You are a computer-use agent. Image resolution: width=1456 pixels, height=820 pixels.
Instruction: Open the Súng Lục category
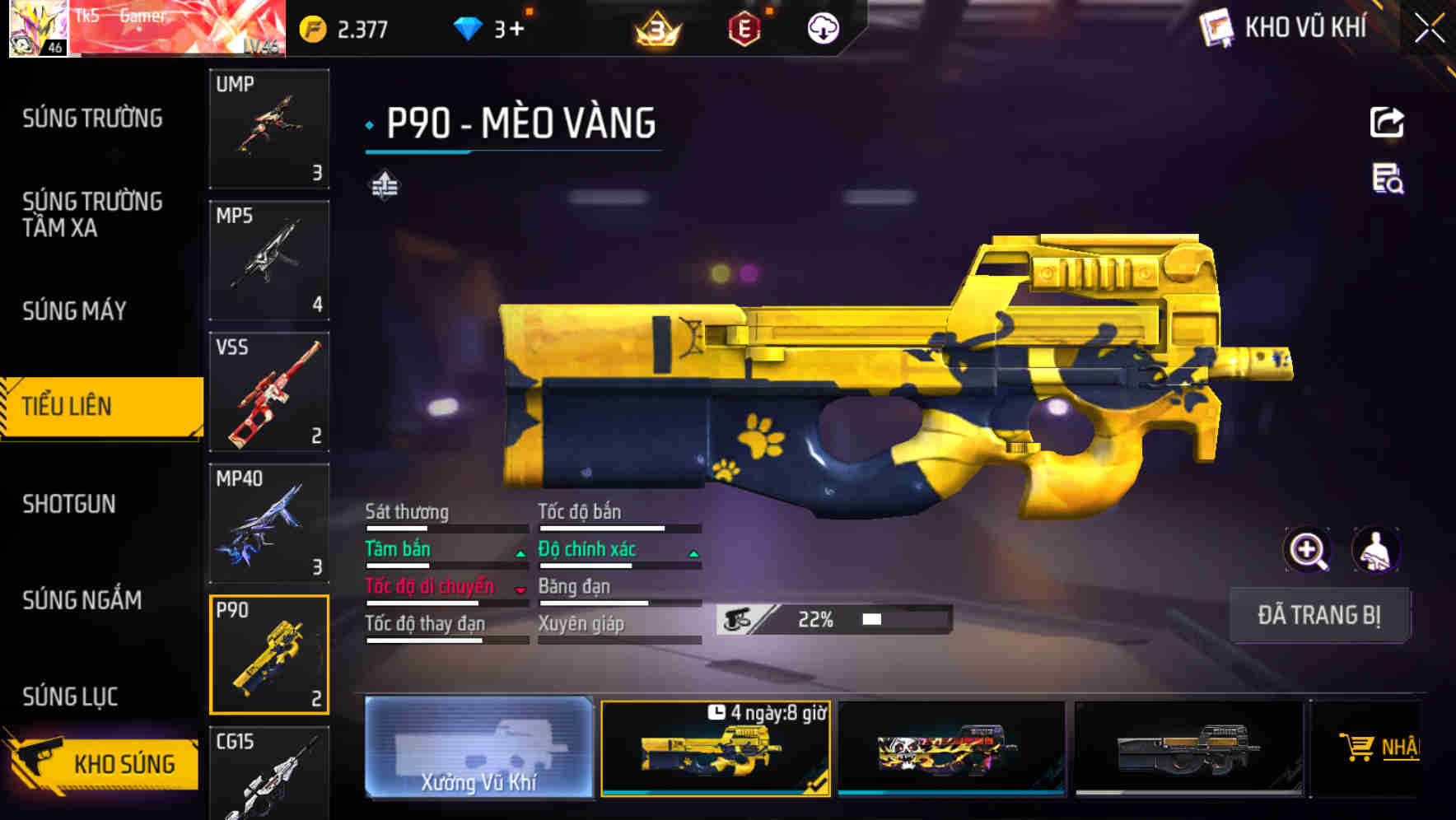(x=70, y=697)
